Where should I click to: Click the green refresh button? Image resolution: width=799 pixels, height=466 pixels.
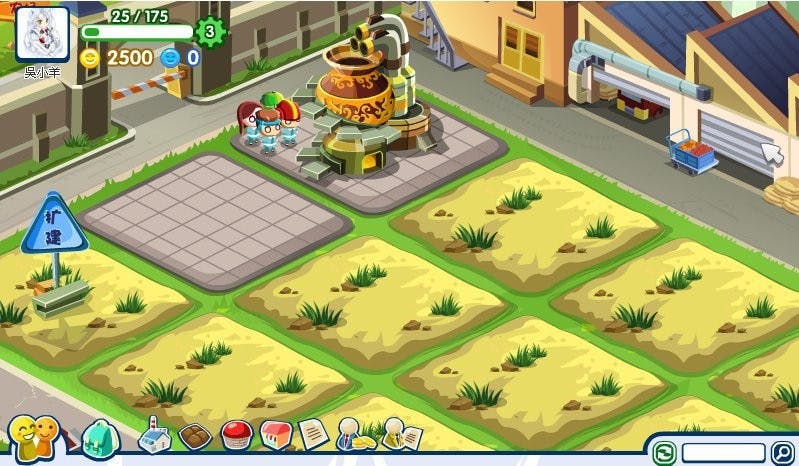pyautogui.click(x=664, y=453)
